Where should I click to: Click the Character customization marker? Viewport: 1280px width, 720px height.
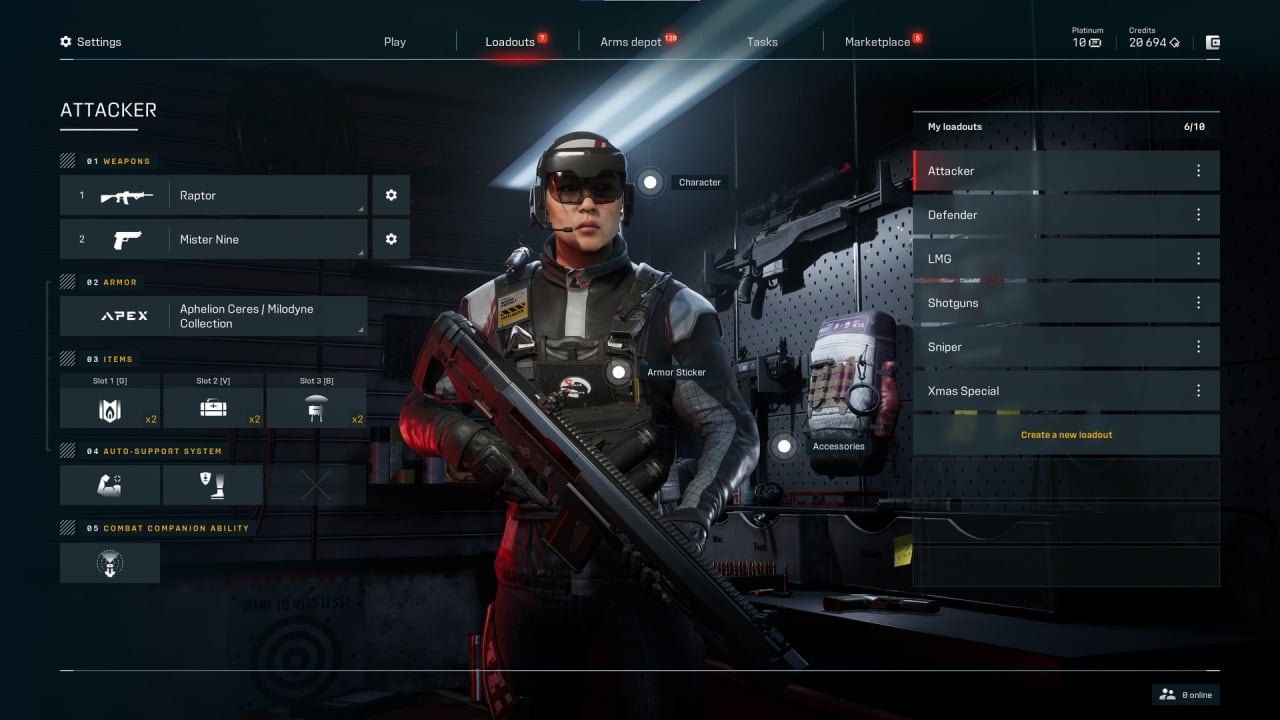[651, 182]
